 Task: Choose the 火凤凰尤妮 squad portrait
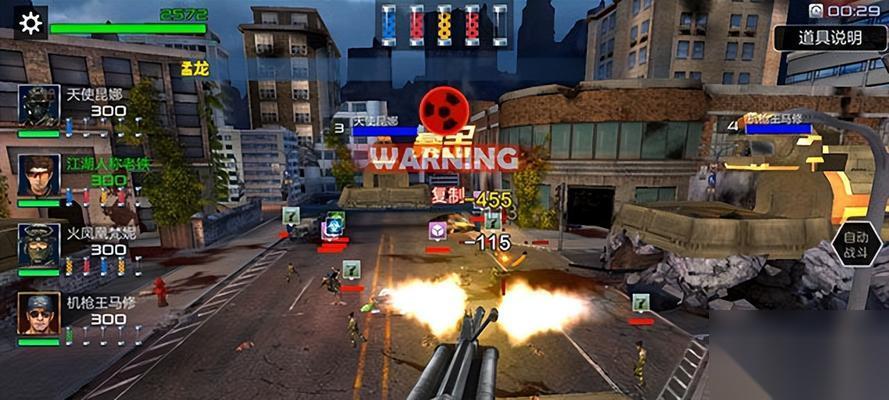point(39,245)
